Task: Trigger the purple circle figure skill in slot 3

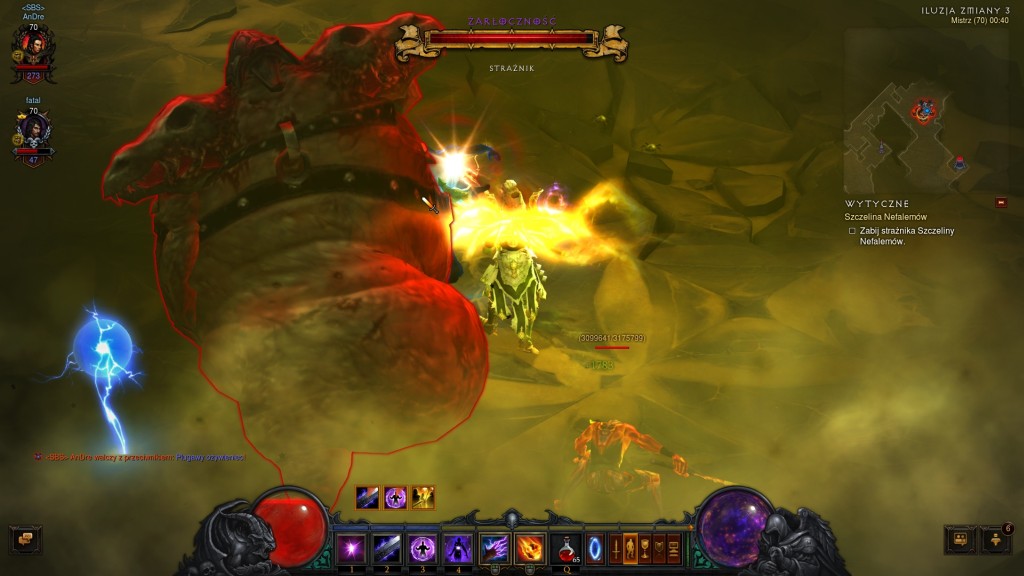Action: point(422,548)
